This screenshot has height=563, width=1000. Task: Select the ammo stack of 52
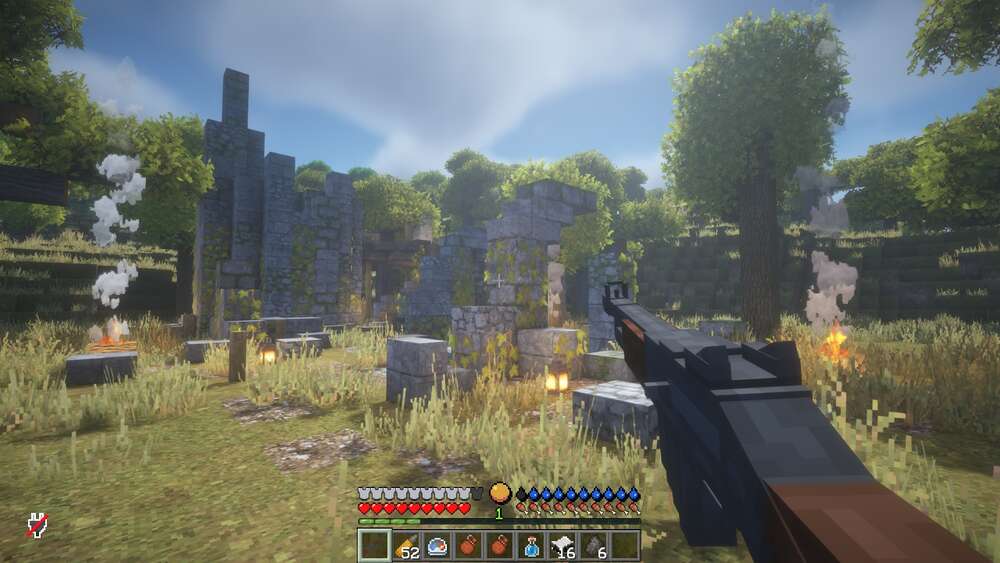406,546
